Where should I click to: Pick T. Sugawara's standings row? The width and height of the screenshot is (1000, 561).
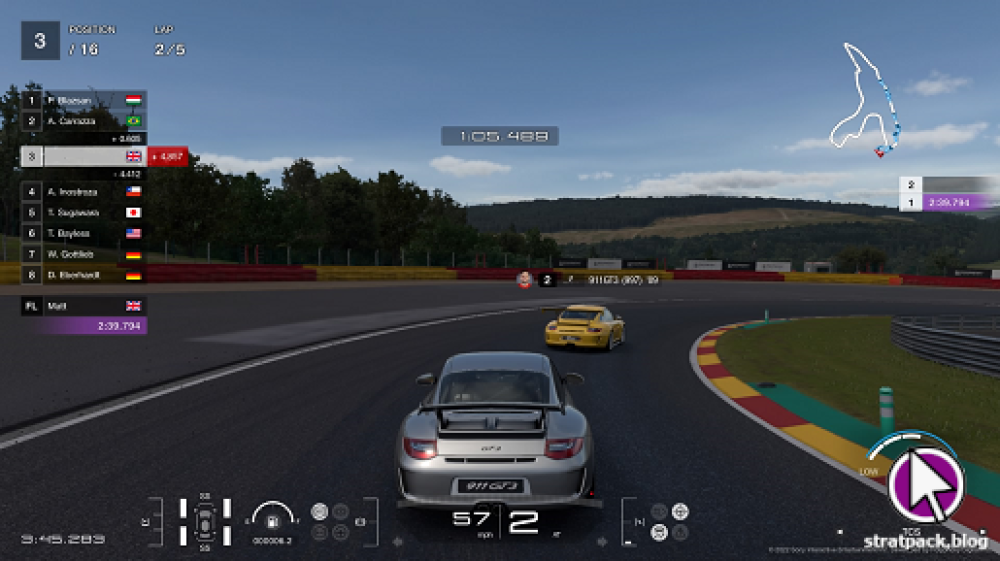coord(84,213)
